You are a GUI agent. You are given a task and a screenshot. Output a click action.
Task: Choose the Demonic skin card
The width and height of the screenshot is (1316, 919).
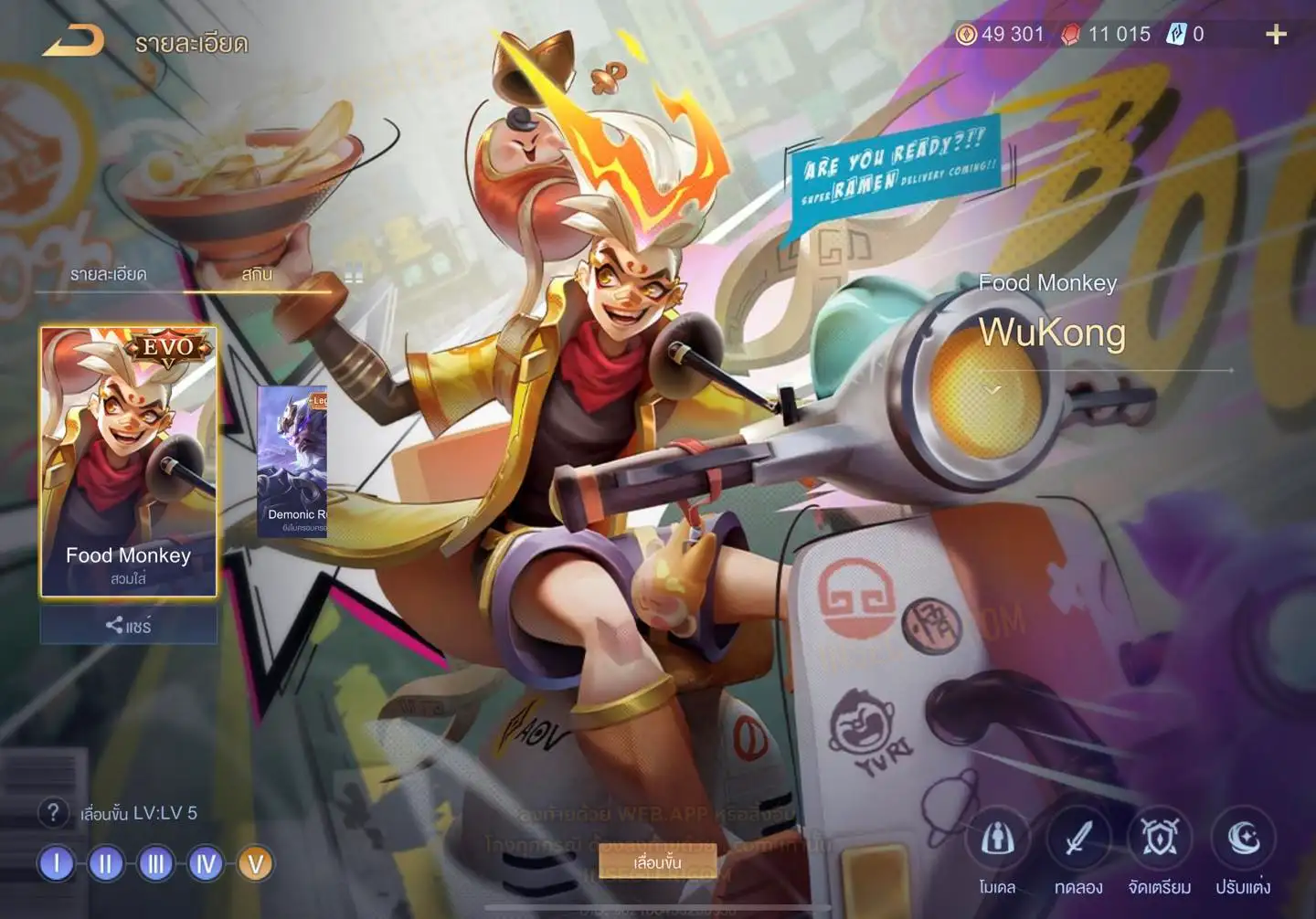pos(292,461)
